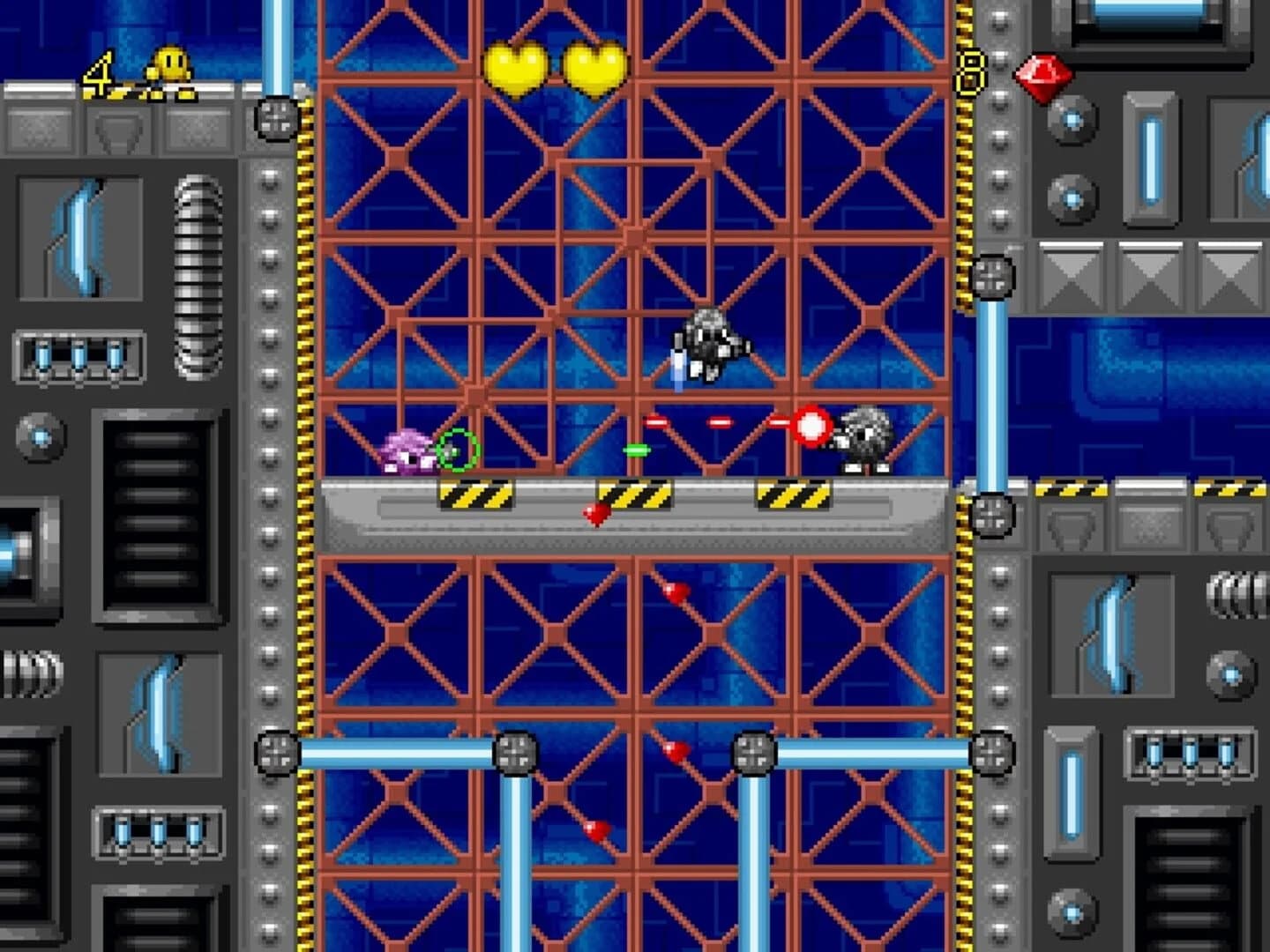
Task: Toggle the green targeting ring around the player
Action: (x=459, y=451)
